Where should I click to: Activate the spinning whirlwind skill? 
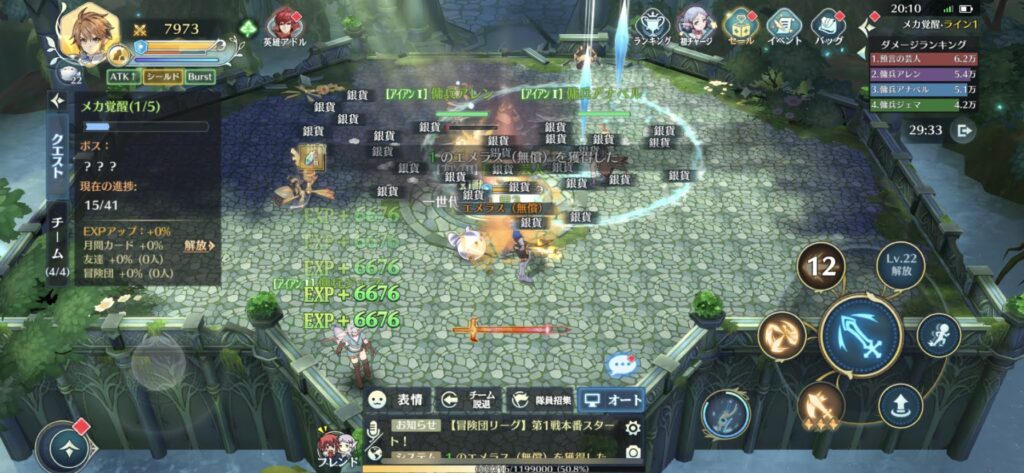point(781,336)
